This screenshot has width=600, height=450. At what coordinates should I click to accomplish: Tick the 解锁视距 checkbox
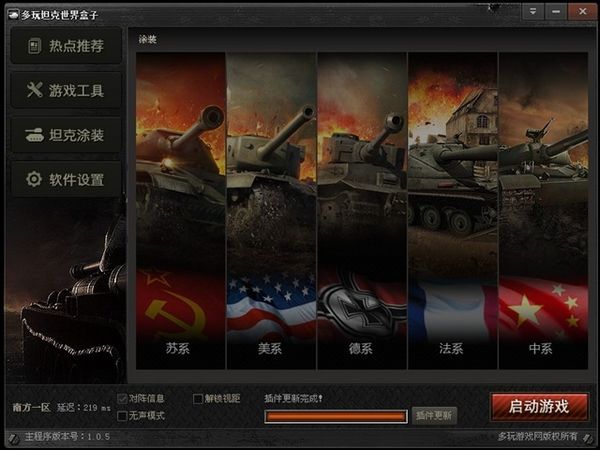(197, 398)
